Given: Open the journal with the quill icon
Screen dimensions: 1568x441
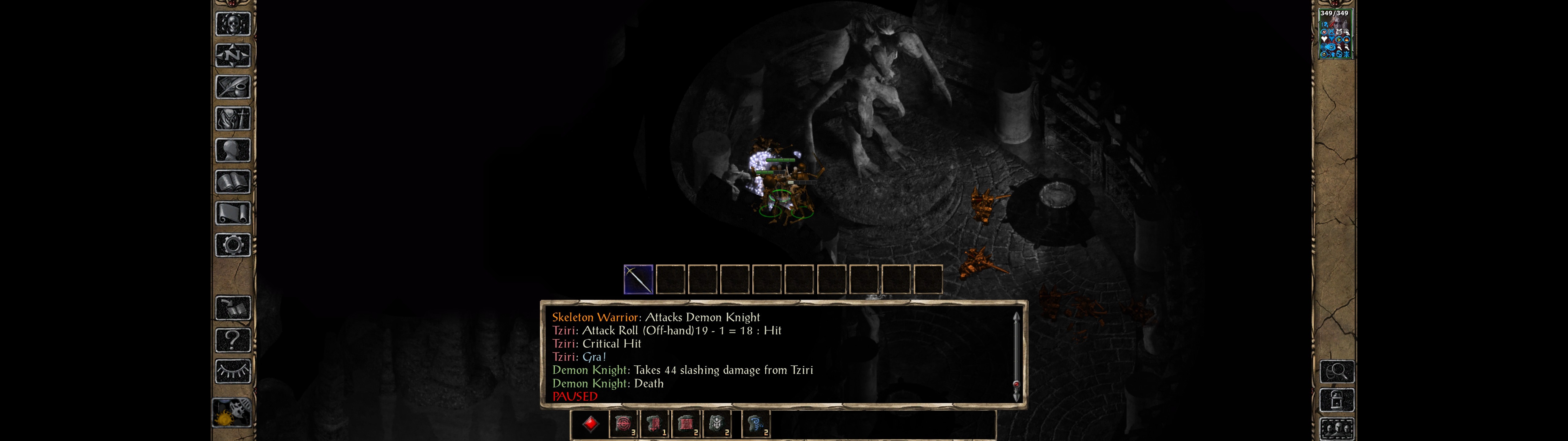Looking at the screenshot, I should (x=233, y=87).
